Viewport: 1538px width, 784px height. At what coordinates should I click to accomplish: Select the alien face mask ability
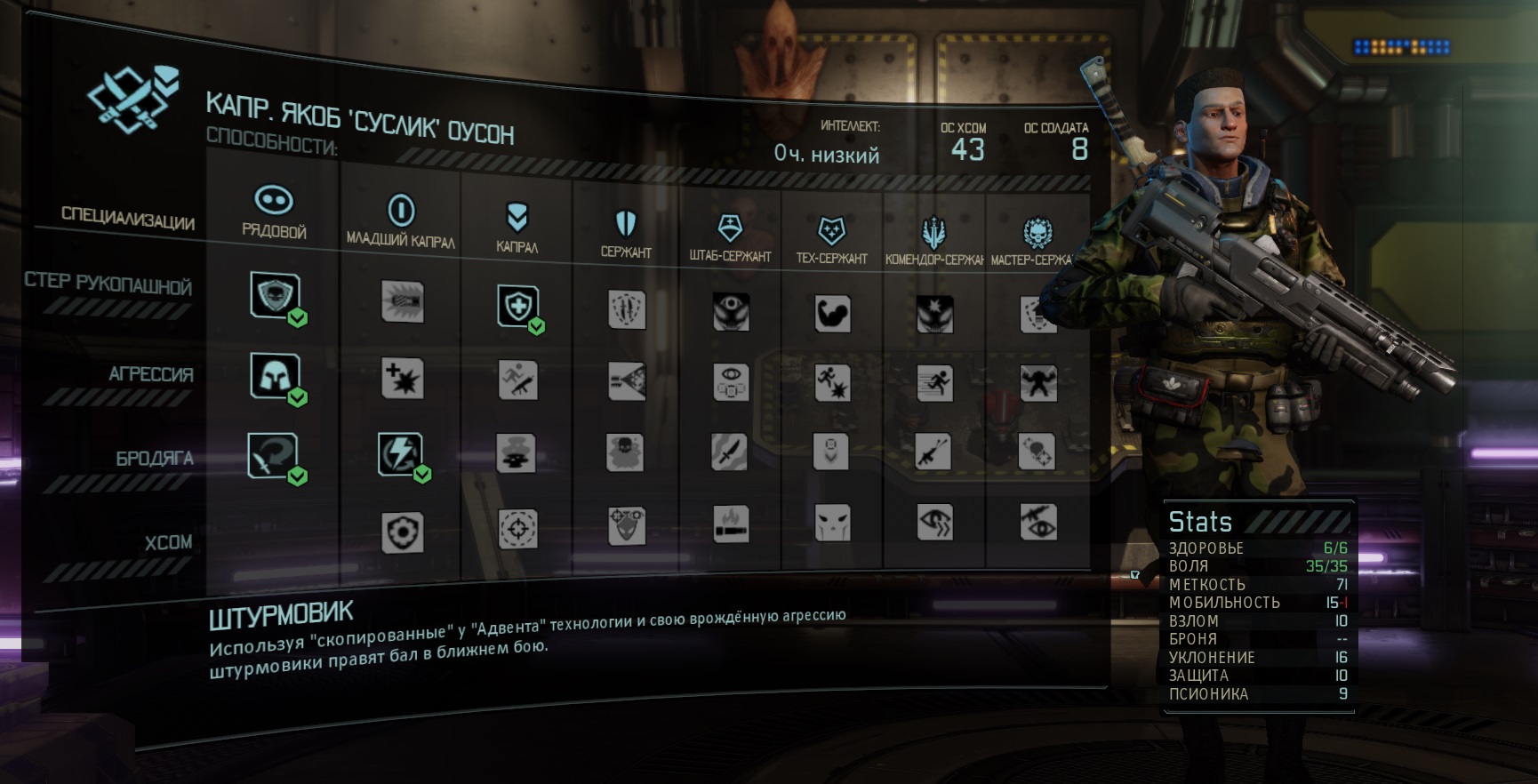833,523
